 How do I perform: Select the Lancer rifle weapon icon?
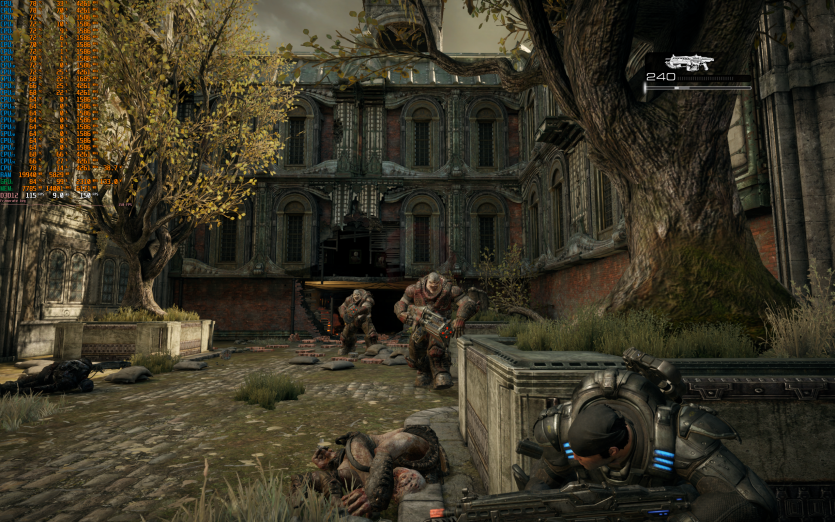click(690, 62)
